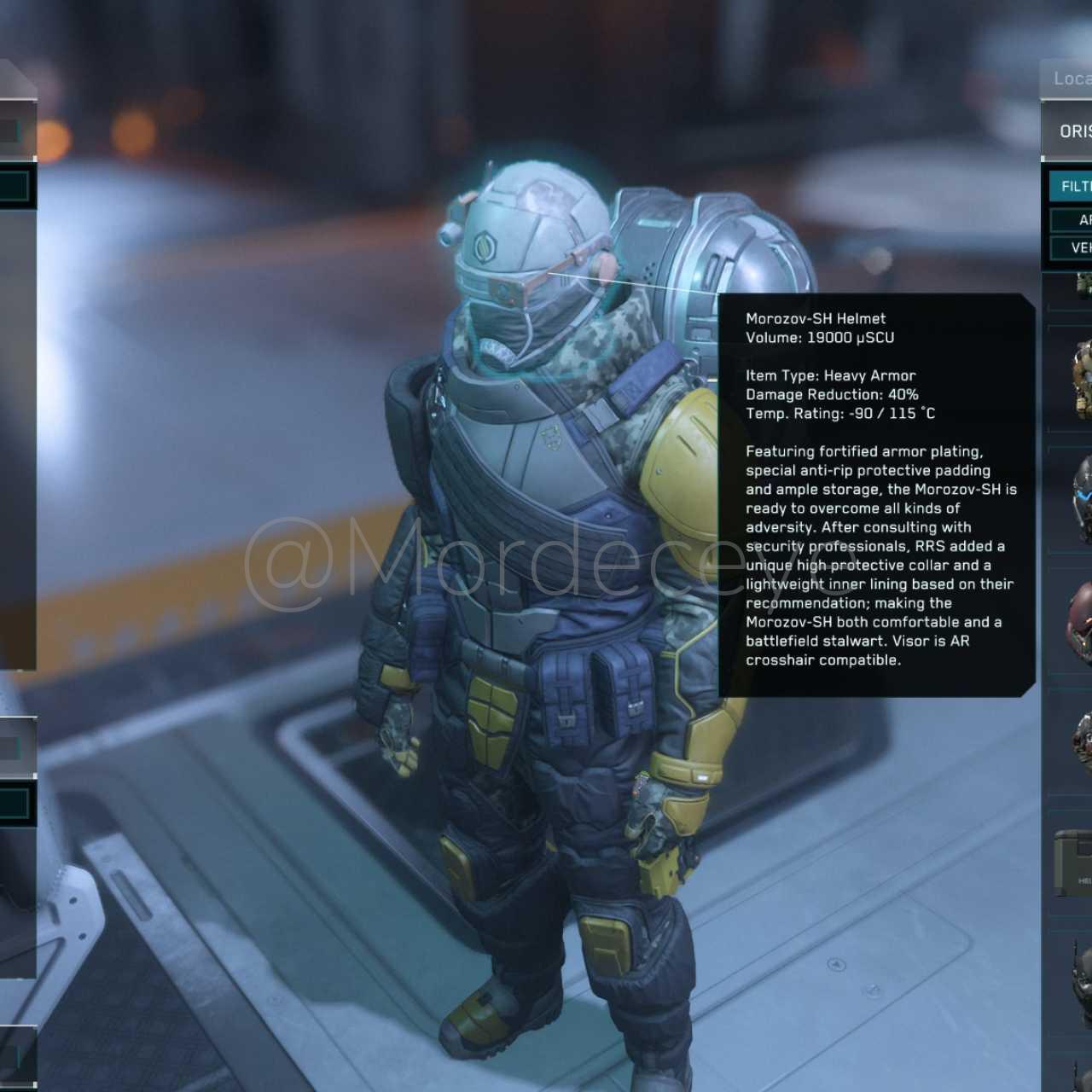Click the highlighted Filter button
1092x1092 pixels.
click(1073, 186)
